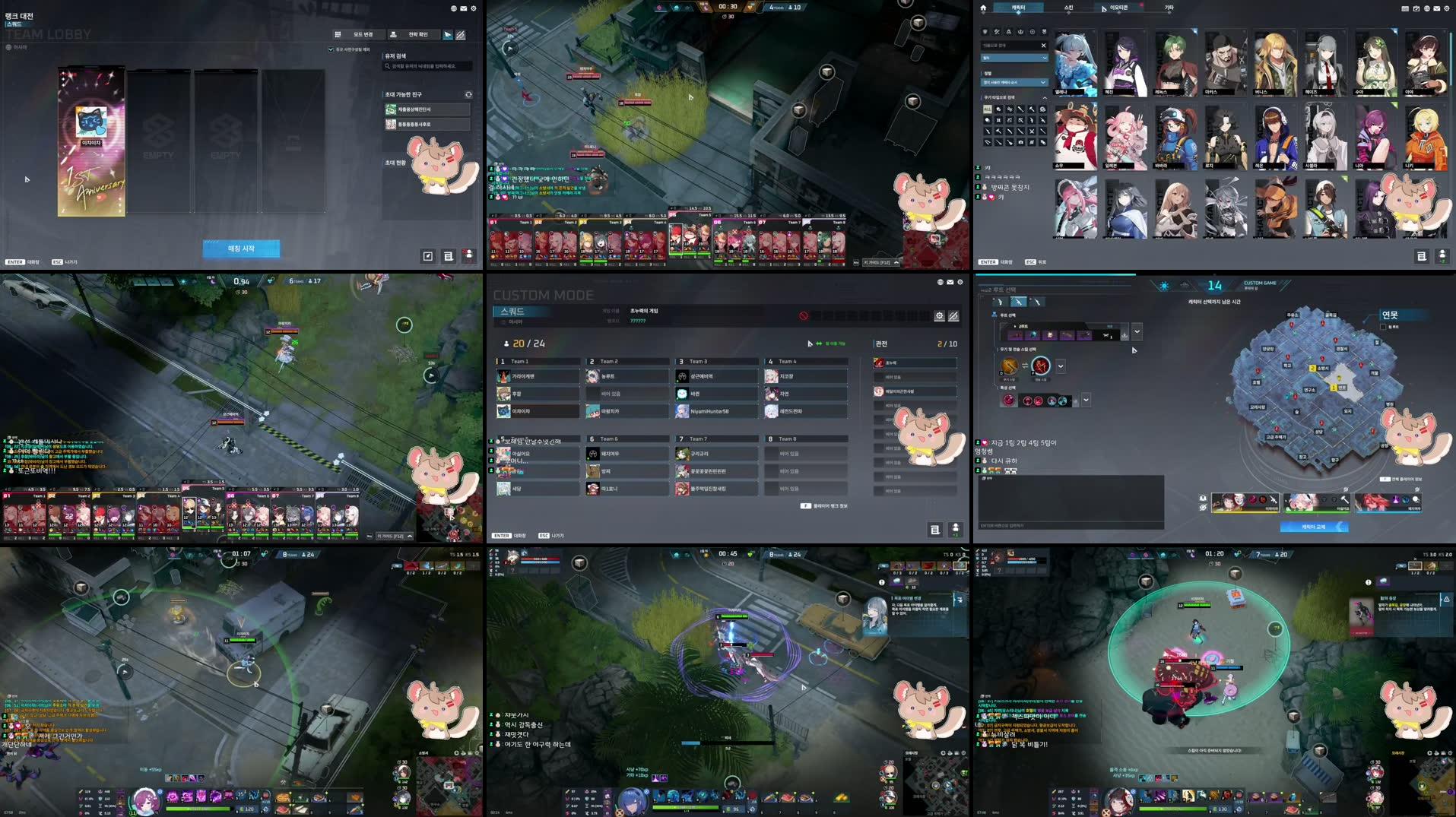Open the character sort order dropdown
Viewport: 1456px width, 817px height.
click(1015, 82)
